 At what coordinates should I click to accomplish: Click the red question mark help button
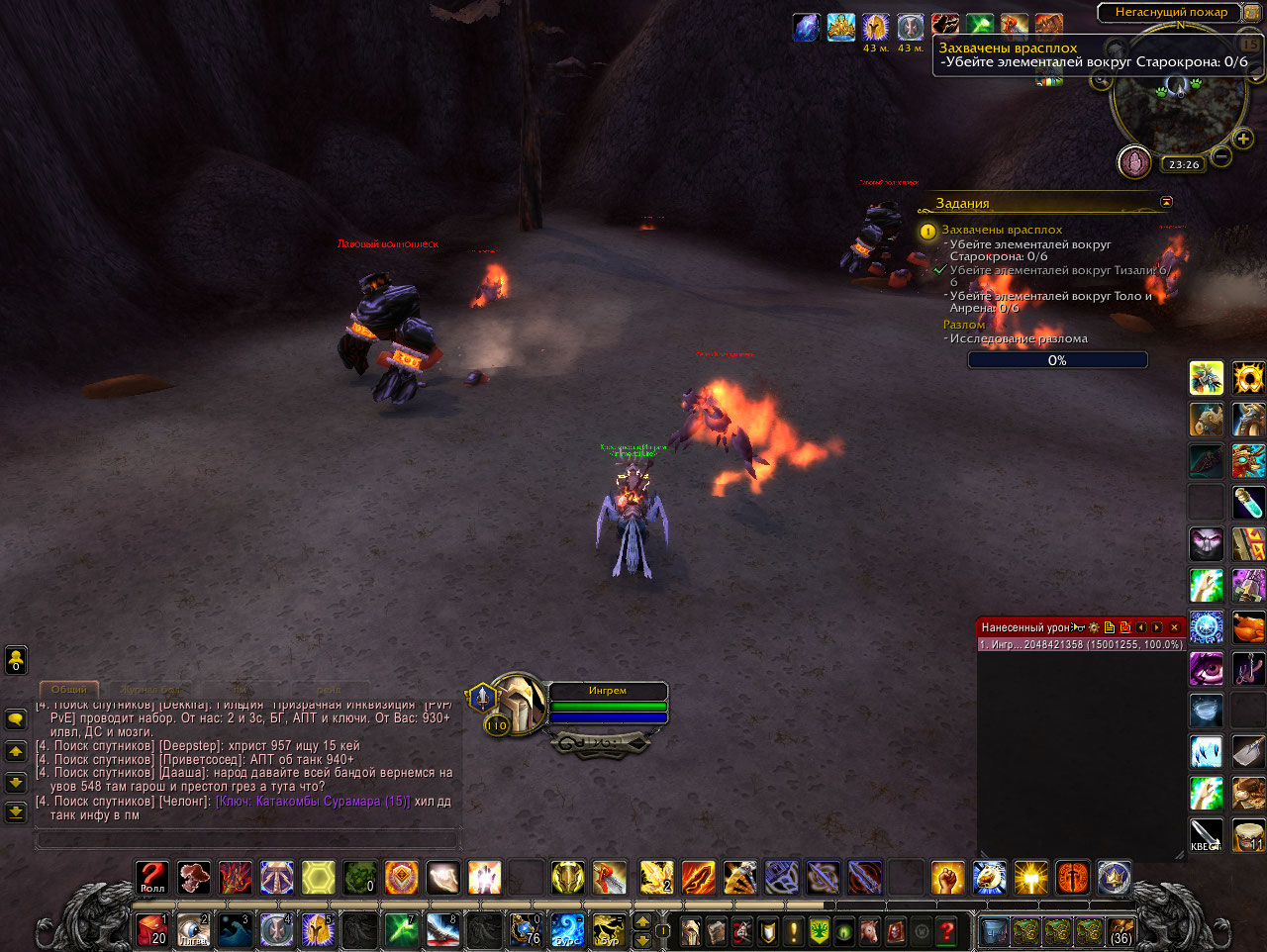click(x=947, y=931)
